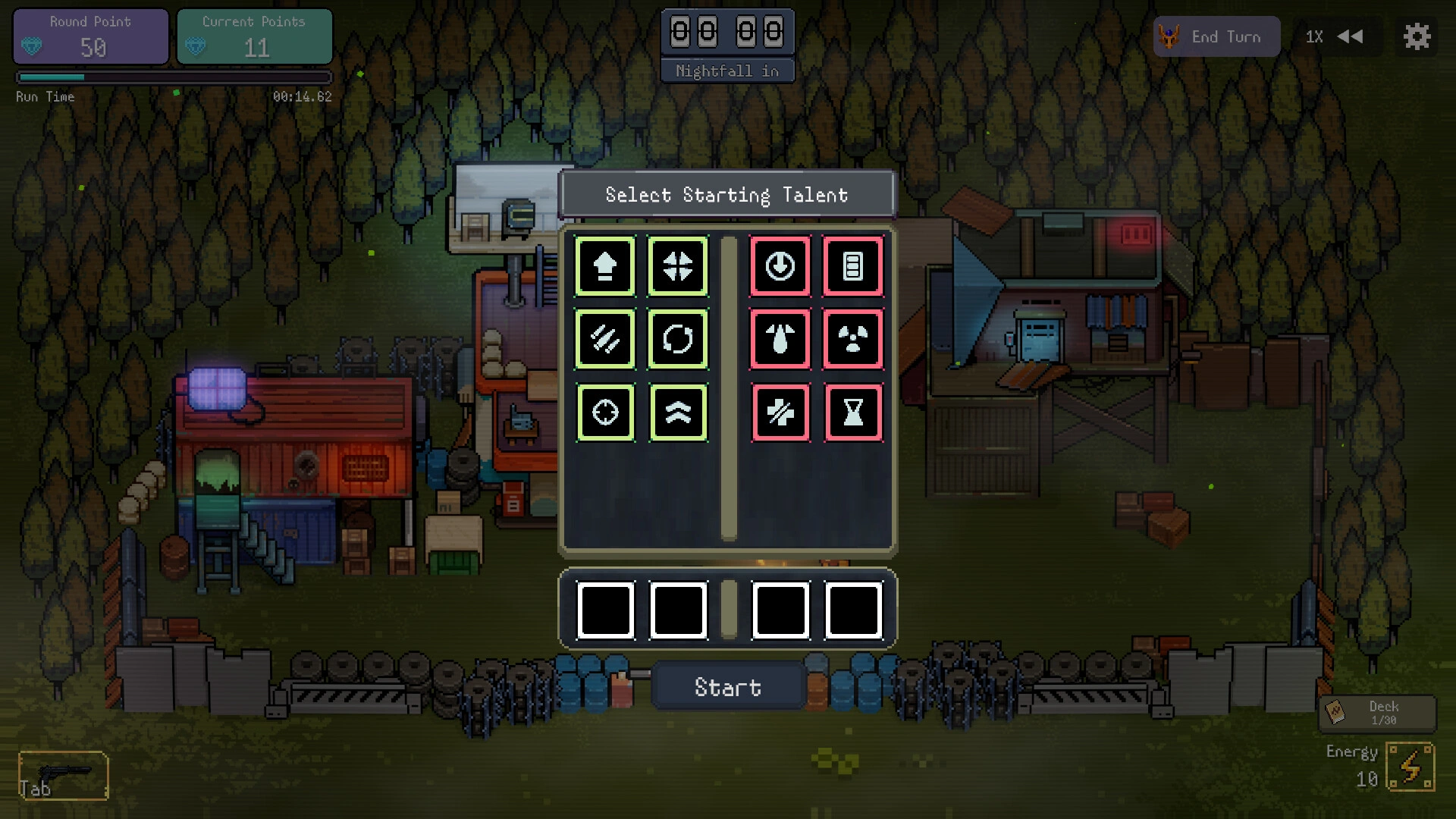Open settings with the gear icon
Screen dimensions: 1456x819
(1416, 37)
